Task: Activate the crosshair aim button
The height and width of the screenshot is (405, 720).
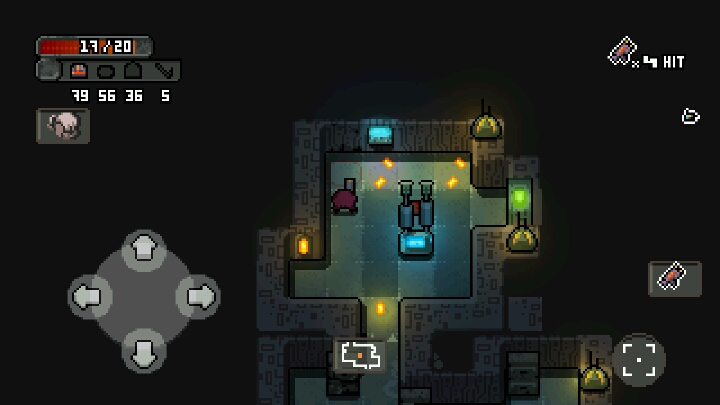Action: (x=638, y=359)
